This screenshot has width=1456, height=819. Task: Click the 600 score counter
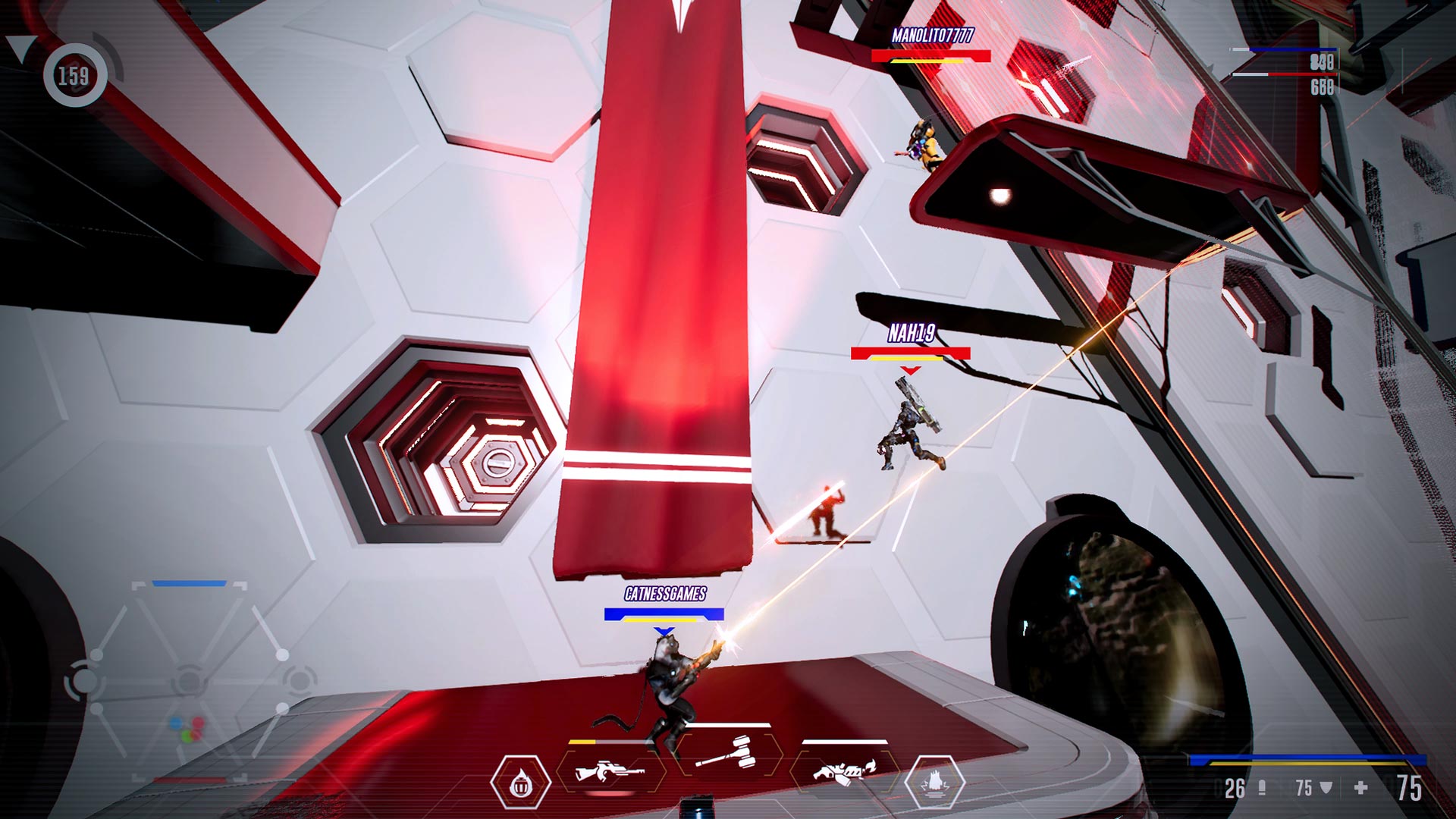(1322, 87)
